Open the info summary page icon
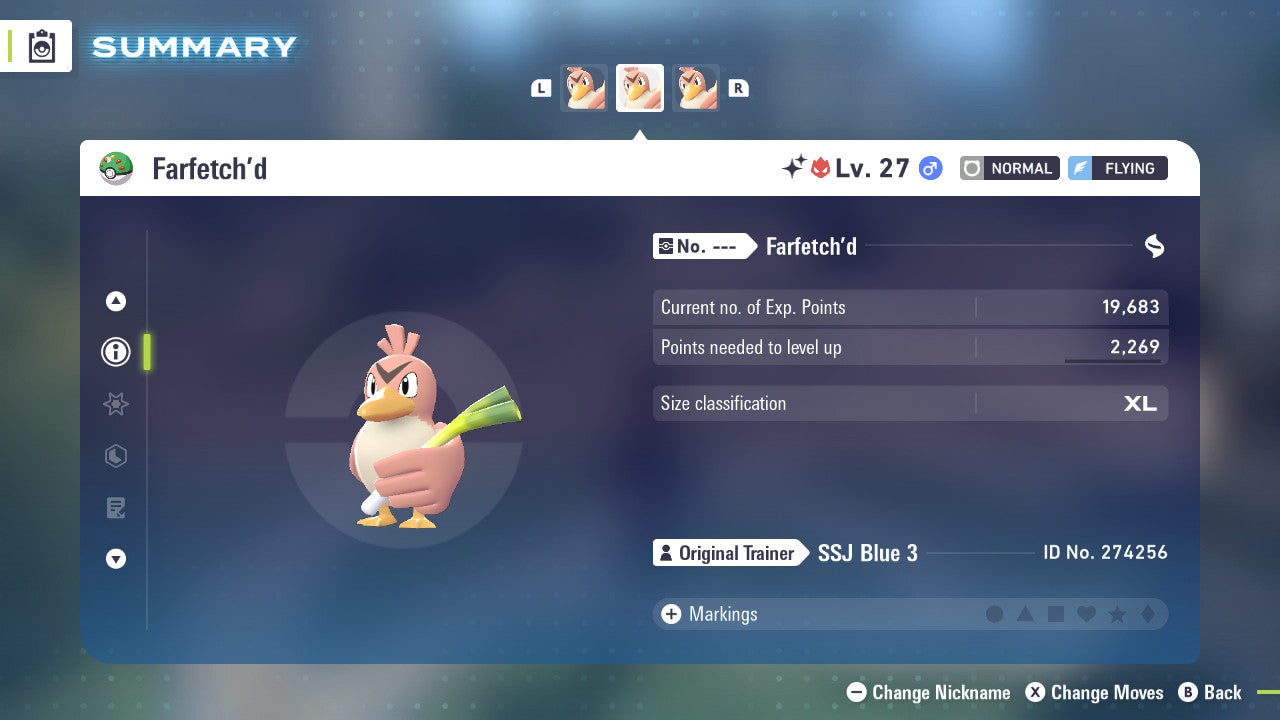Viewport: 1280px width, 720px height. pos(116,352)
